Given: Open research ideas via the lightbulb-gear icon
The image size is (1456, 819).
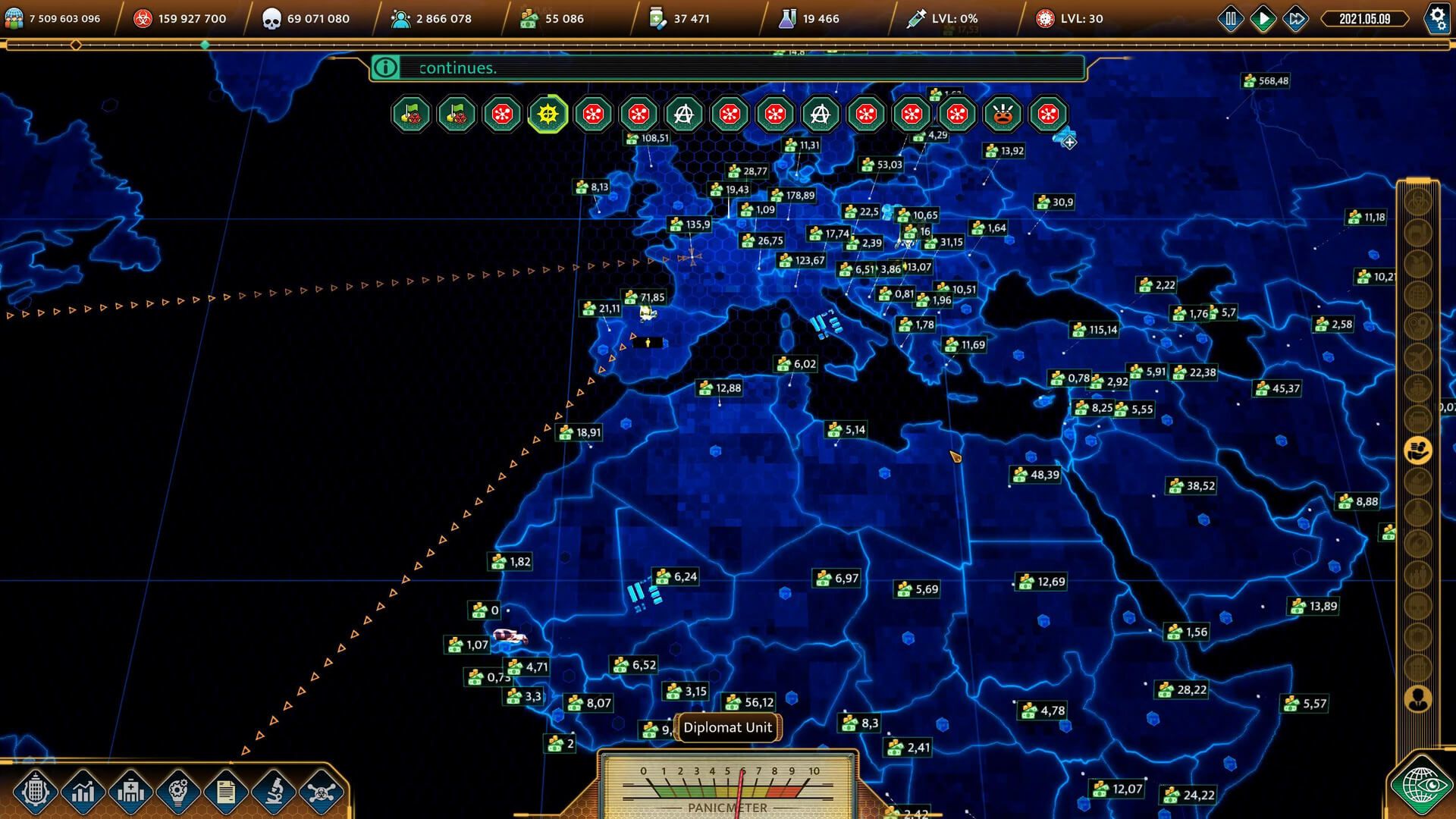Looking at the screenshot, I should coord(179,791).
